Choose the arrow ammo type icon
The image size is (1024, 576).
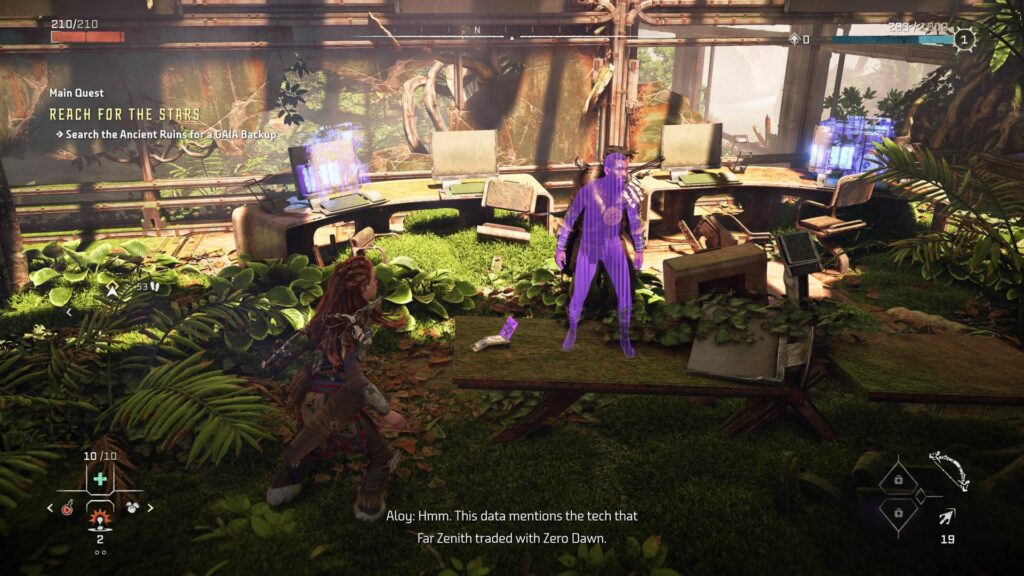946,517
